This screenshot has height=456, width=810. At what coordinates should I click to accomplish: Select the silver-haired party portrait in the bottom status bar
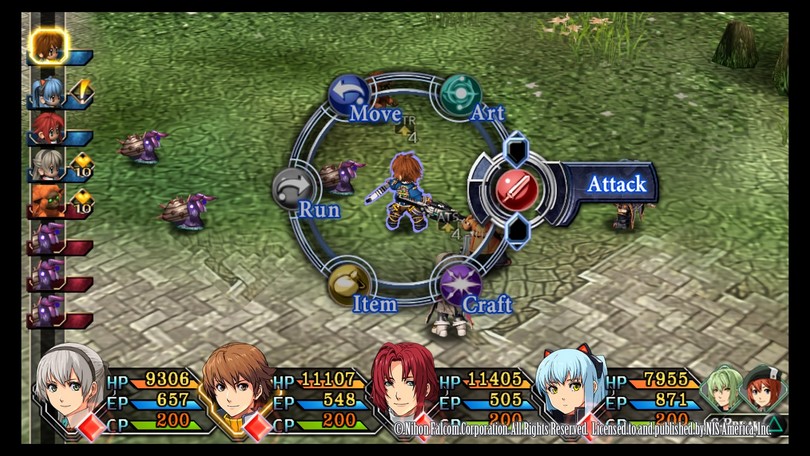[x=70, y=387]
